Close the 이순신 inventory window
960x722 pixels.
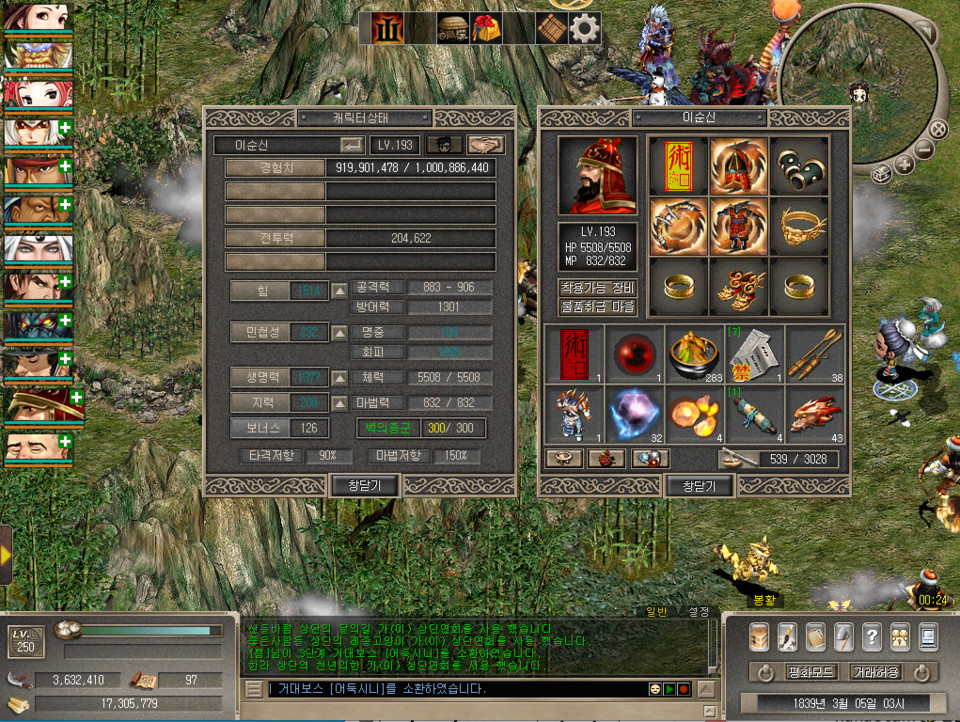pos(699,486)
